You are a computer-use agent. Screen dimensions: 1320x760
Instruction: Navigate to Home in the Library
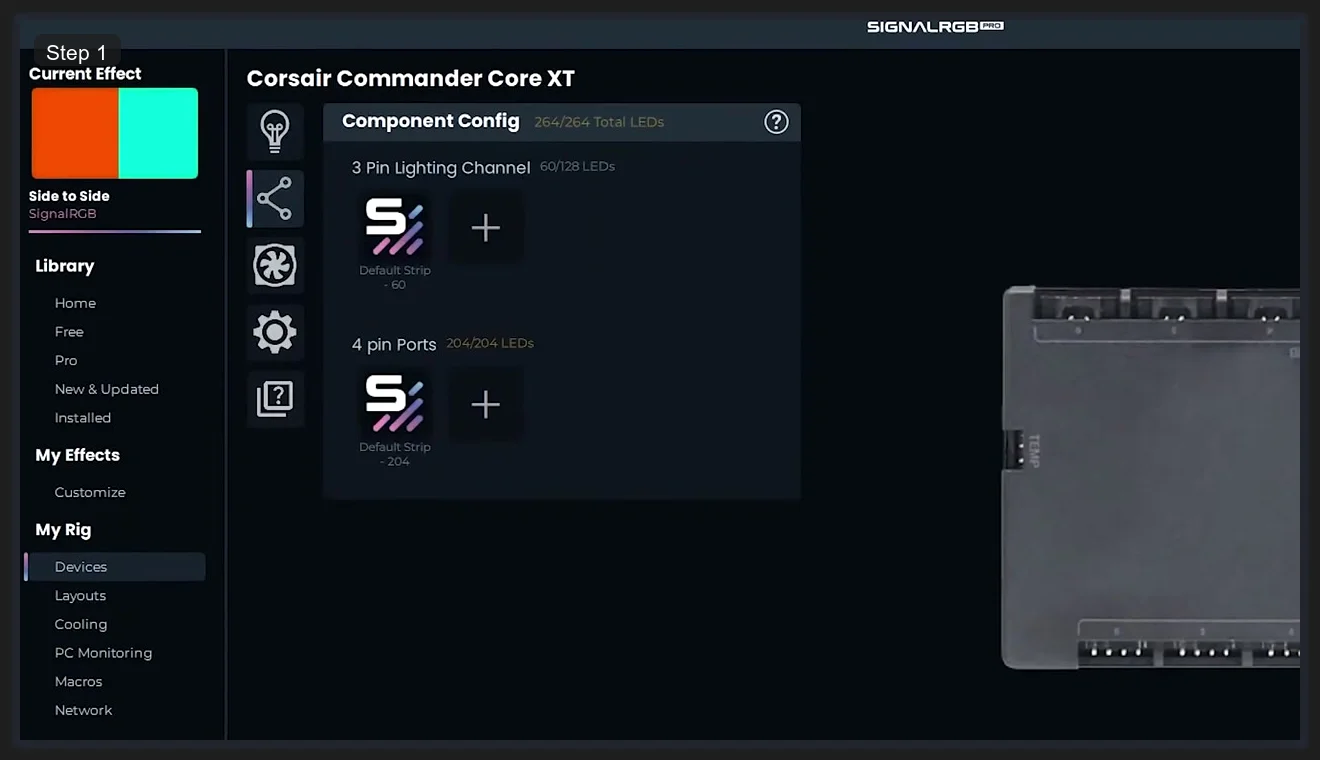point(75,303)
